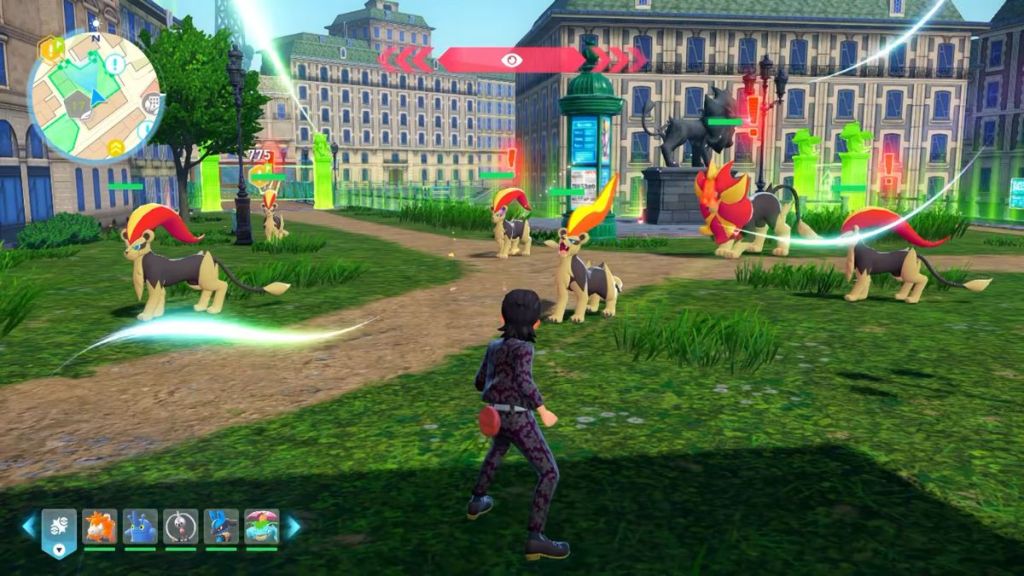Pick Venusaur from the party bar
Viewport: 1024px width, 576px height.
point(262,526)
